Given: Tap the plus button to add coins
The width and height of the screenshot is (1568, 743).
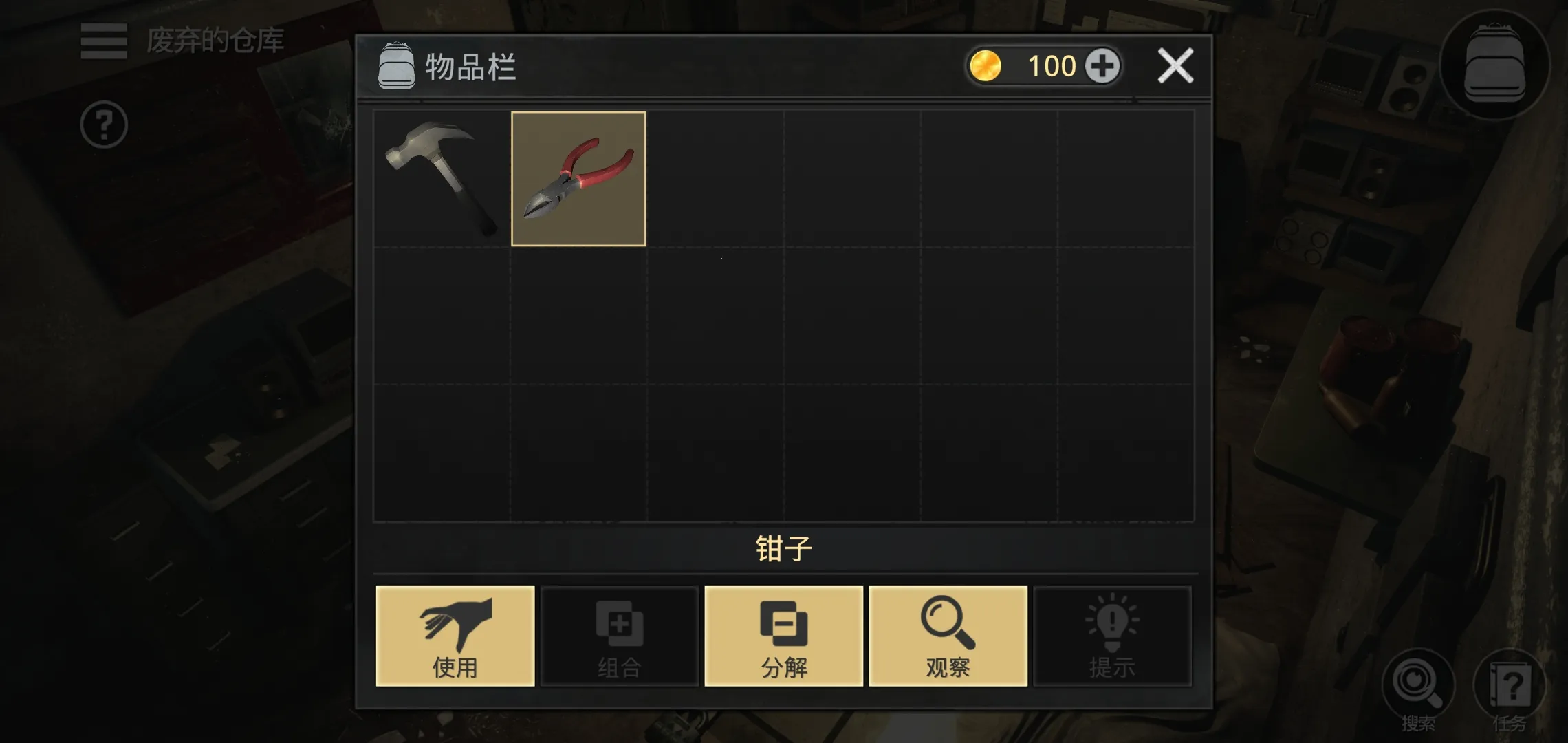Looking at the screenshot, I should 1104,65.
